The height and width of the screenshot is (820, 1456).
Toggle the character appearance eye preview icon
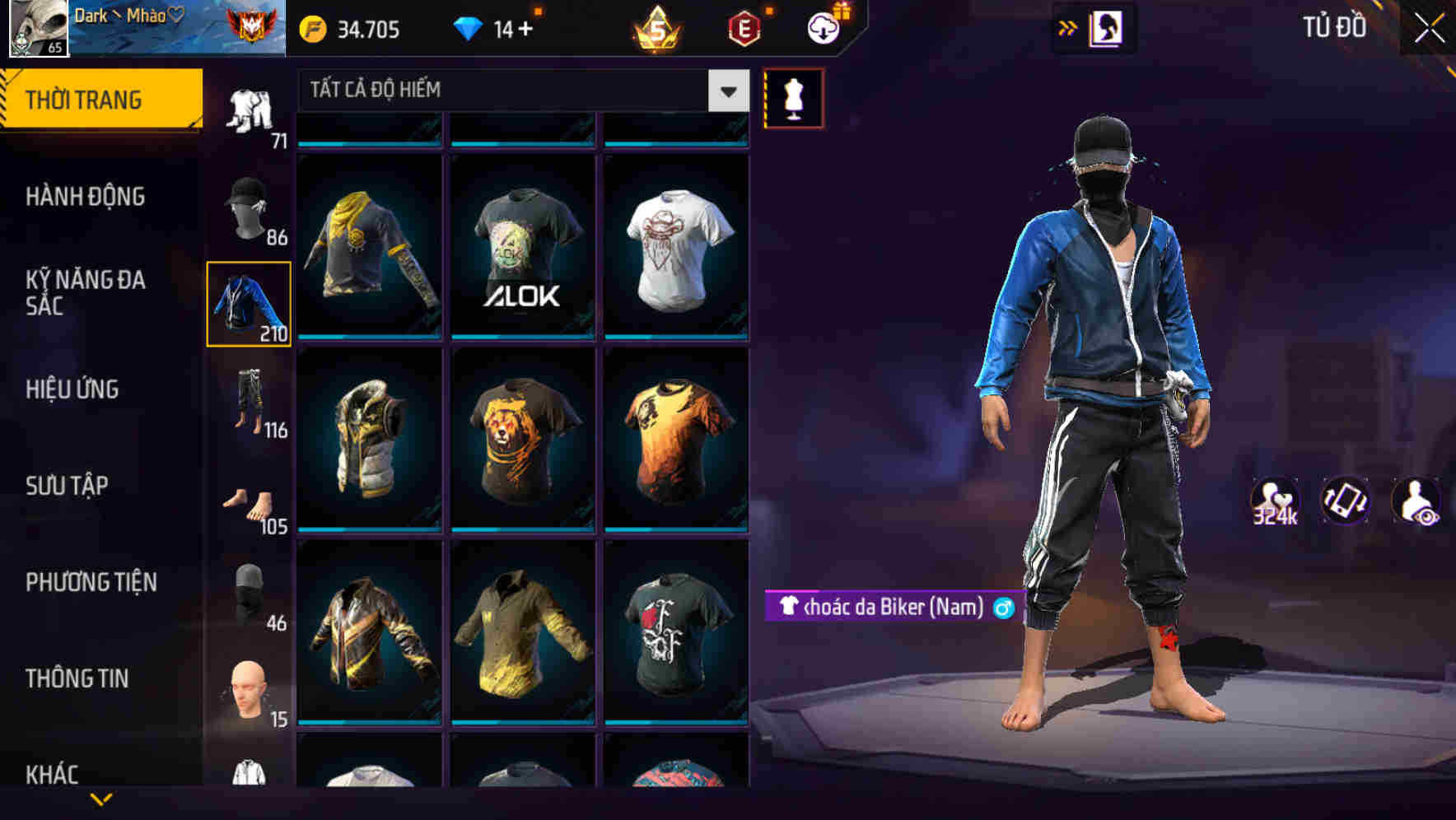[1414, 503]
